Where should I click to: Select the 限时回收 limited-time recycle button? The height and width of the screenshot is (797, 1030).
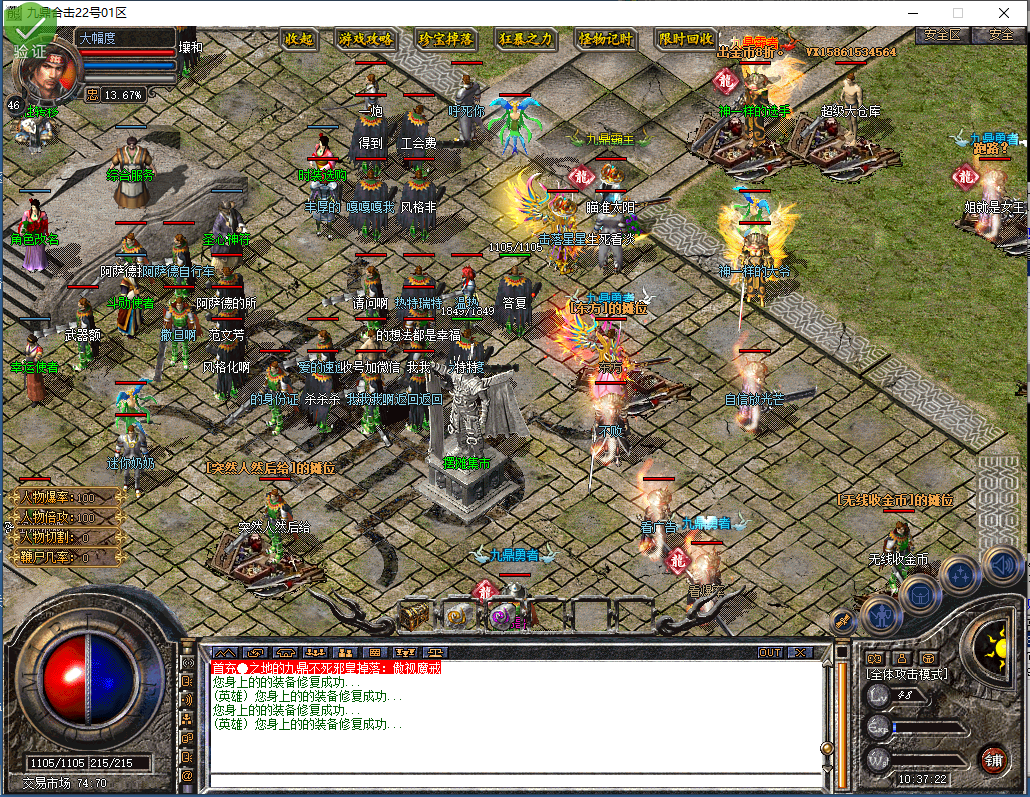pos(686,39)
